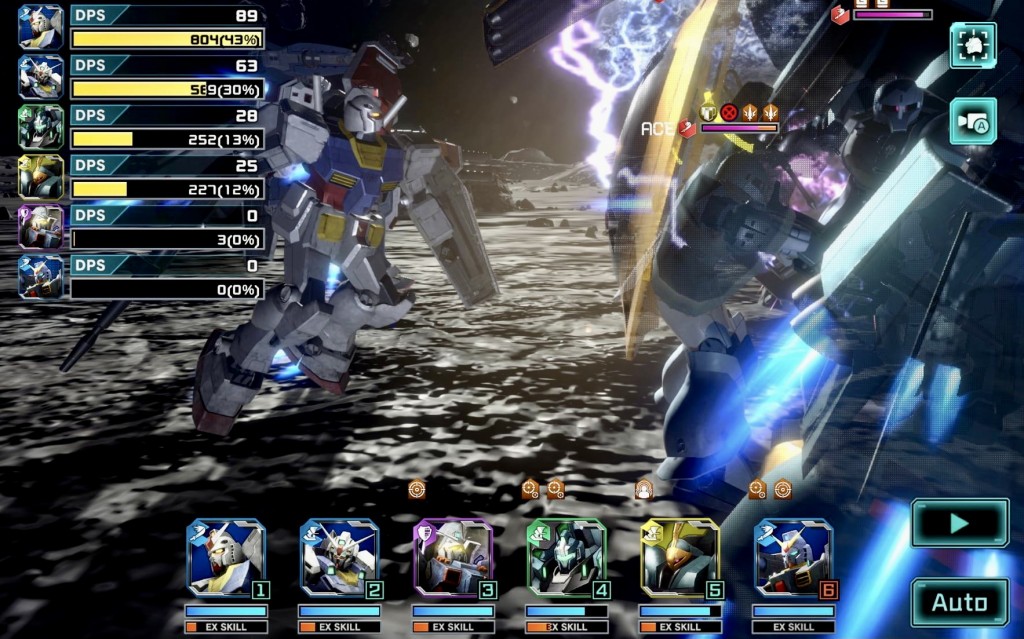The height and width of the screenshot is (639, 1024).
Task: Pick the yellow-framed unit card 5
Action: point(680,558)
